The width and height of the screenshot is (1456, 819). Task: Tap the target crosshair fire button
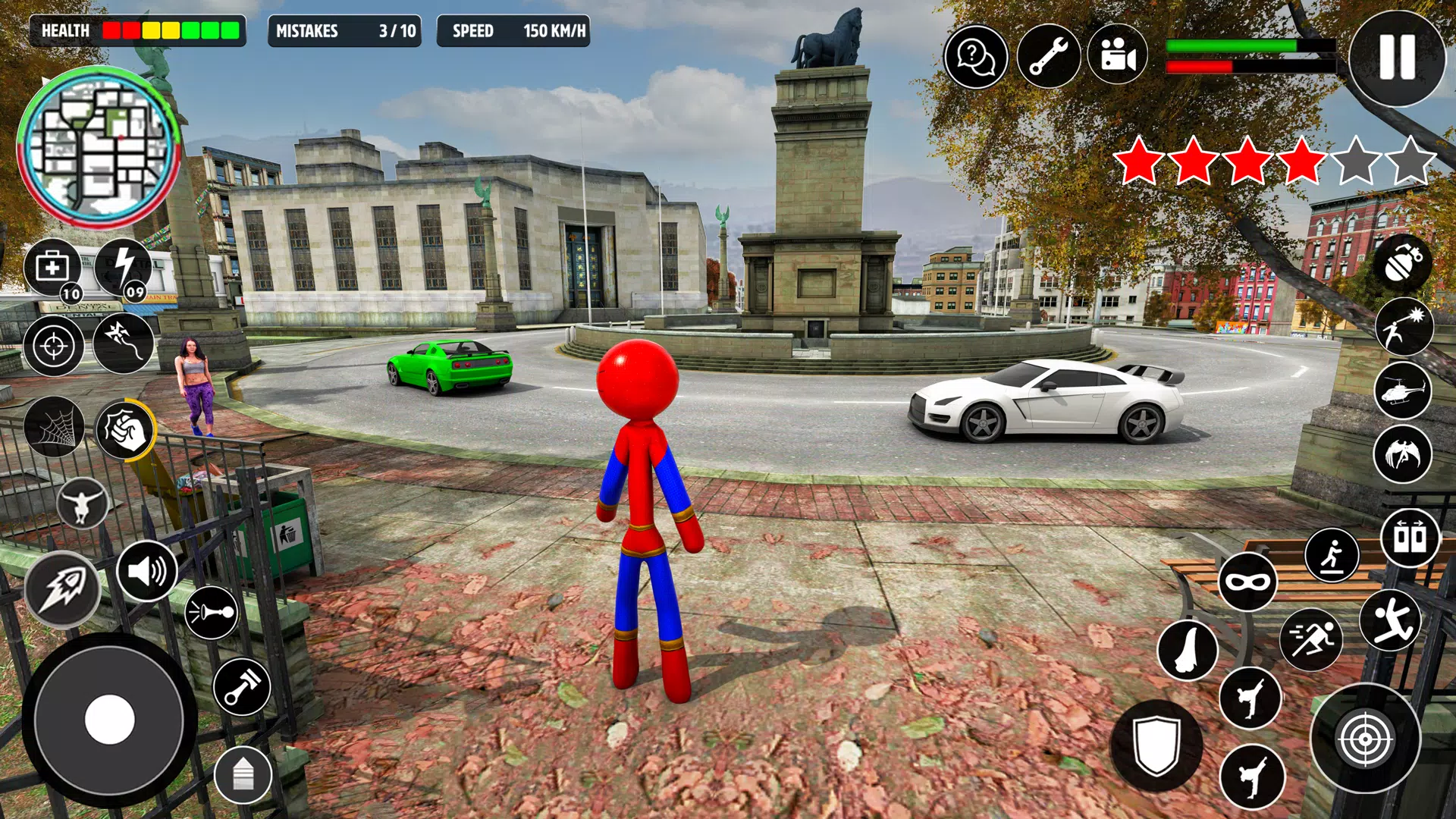point(1365,739)
